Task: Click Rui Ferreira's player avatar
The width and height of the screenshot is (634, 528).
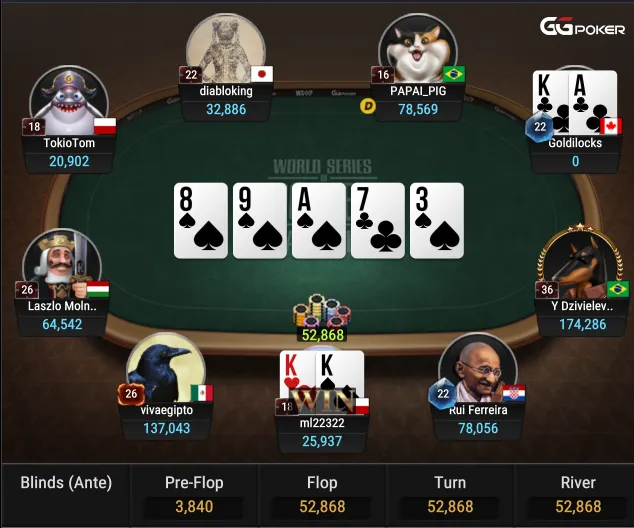Action: pyautogui.click(x=477, y=368)
